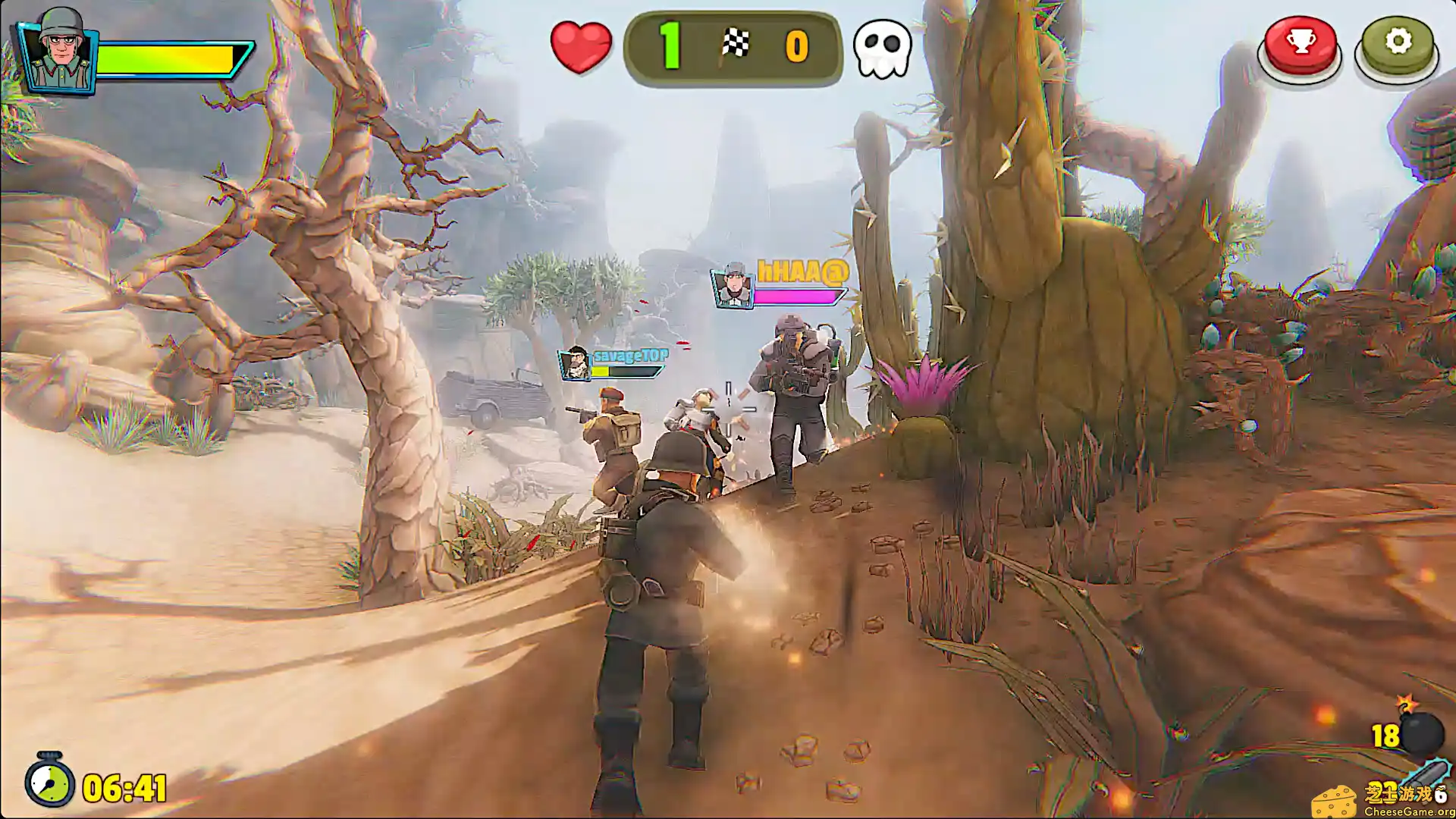This screenshot has width=1456, height=819.
Task: Click savageTOP's player portrait
Action: pyautogui.click(x=574, y=364)
